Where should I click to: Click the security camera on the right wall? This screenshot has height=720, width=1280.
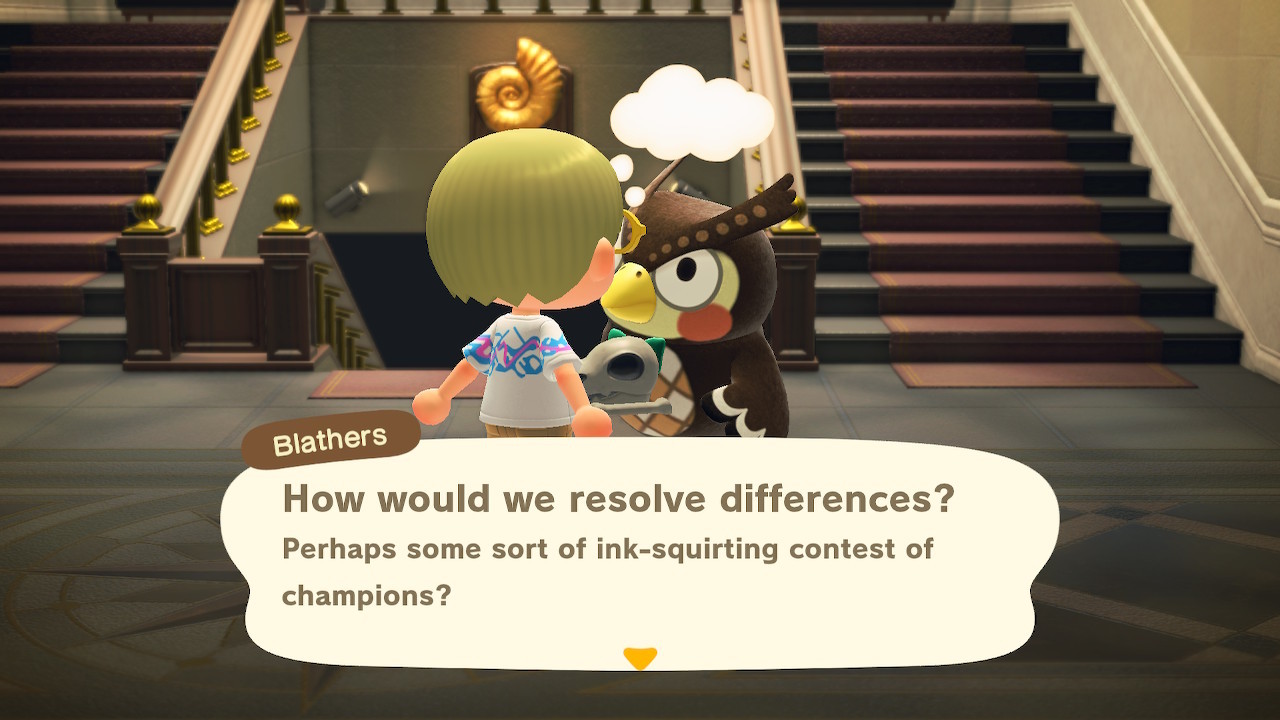click(689, 190)
